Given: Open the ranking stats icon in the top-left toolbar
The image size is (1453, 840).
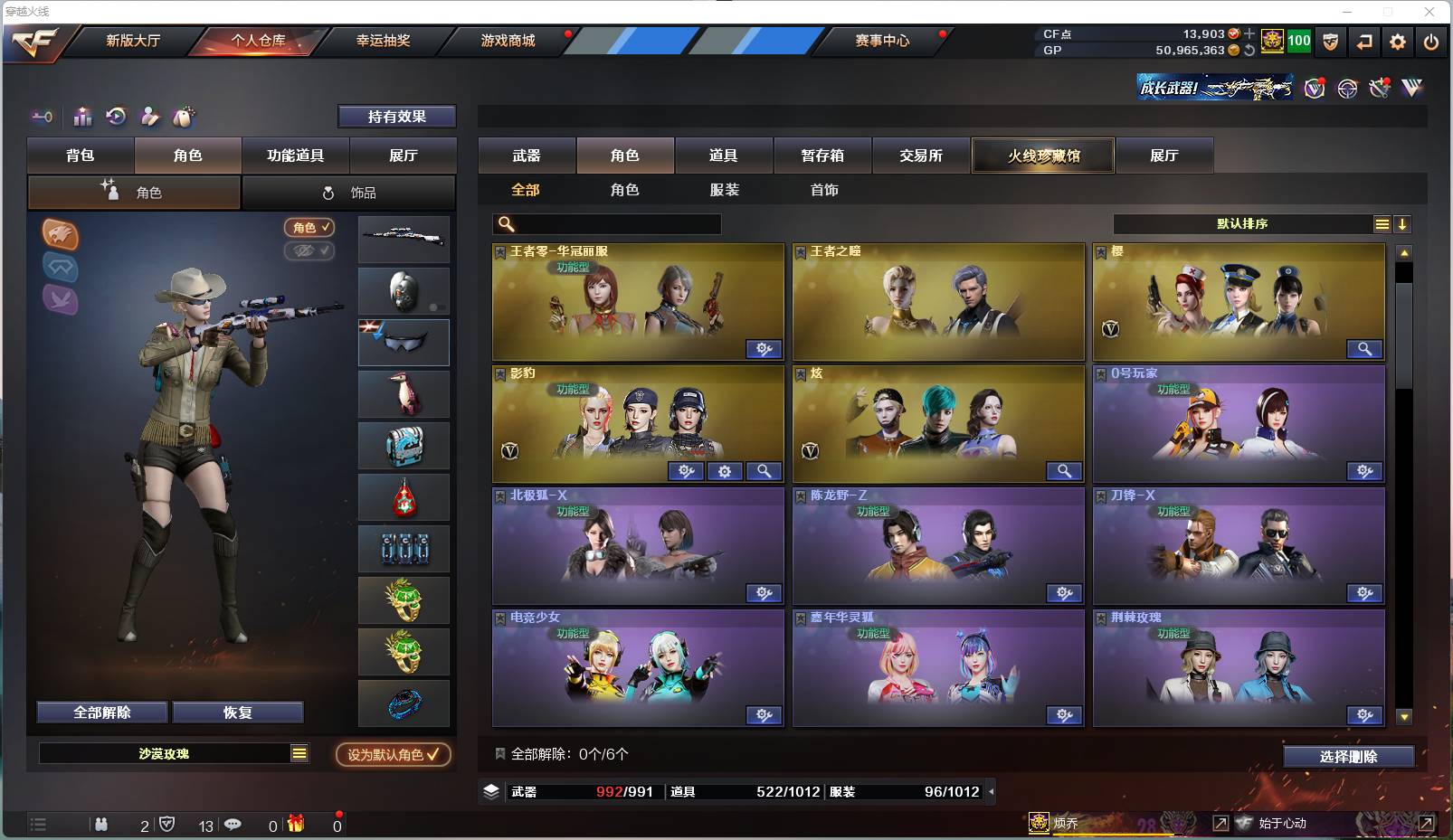Looking at the screenshot, I should pyautogui.click(x=82, y=117).
